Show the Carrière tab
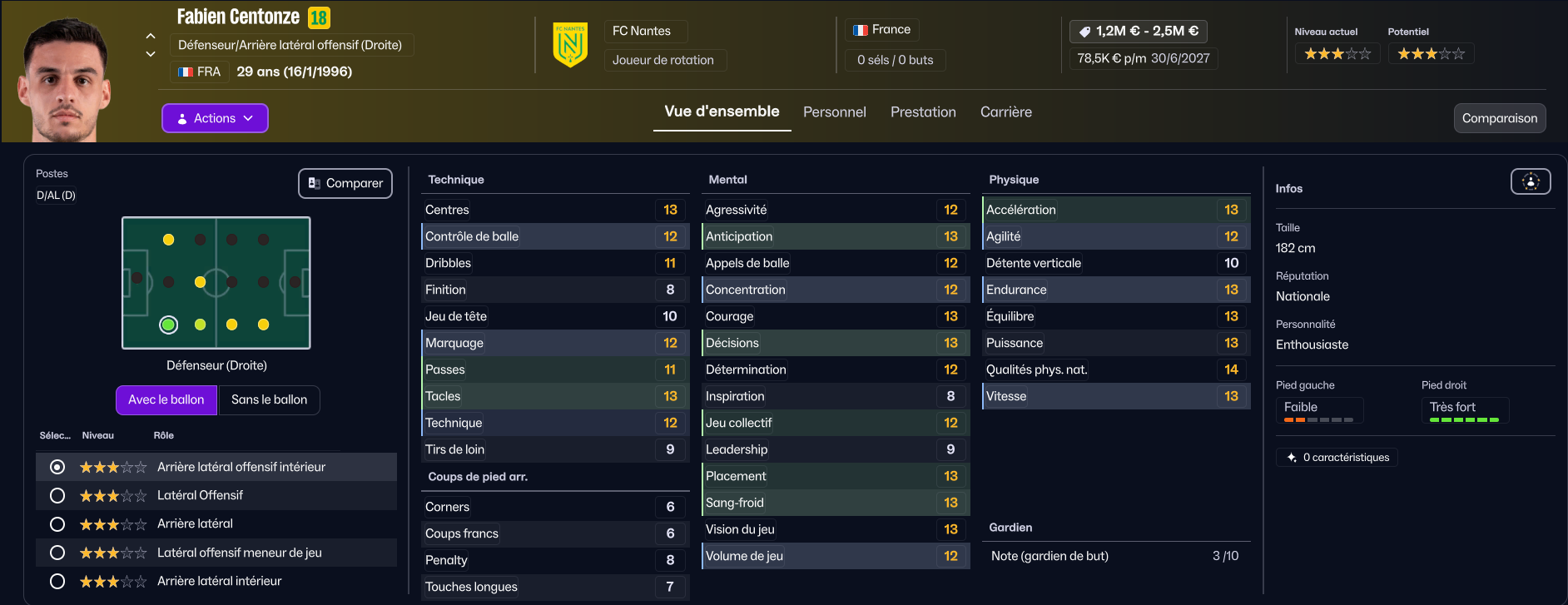 (x=1005, y=112)
